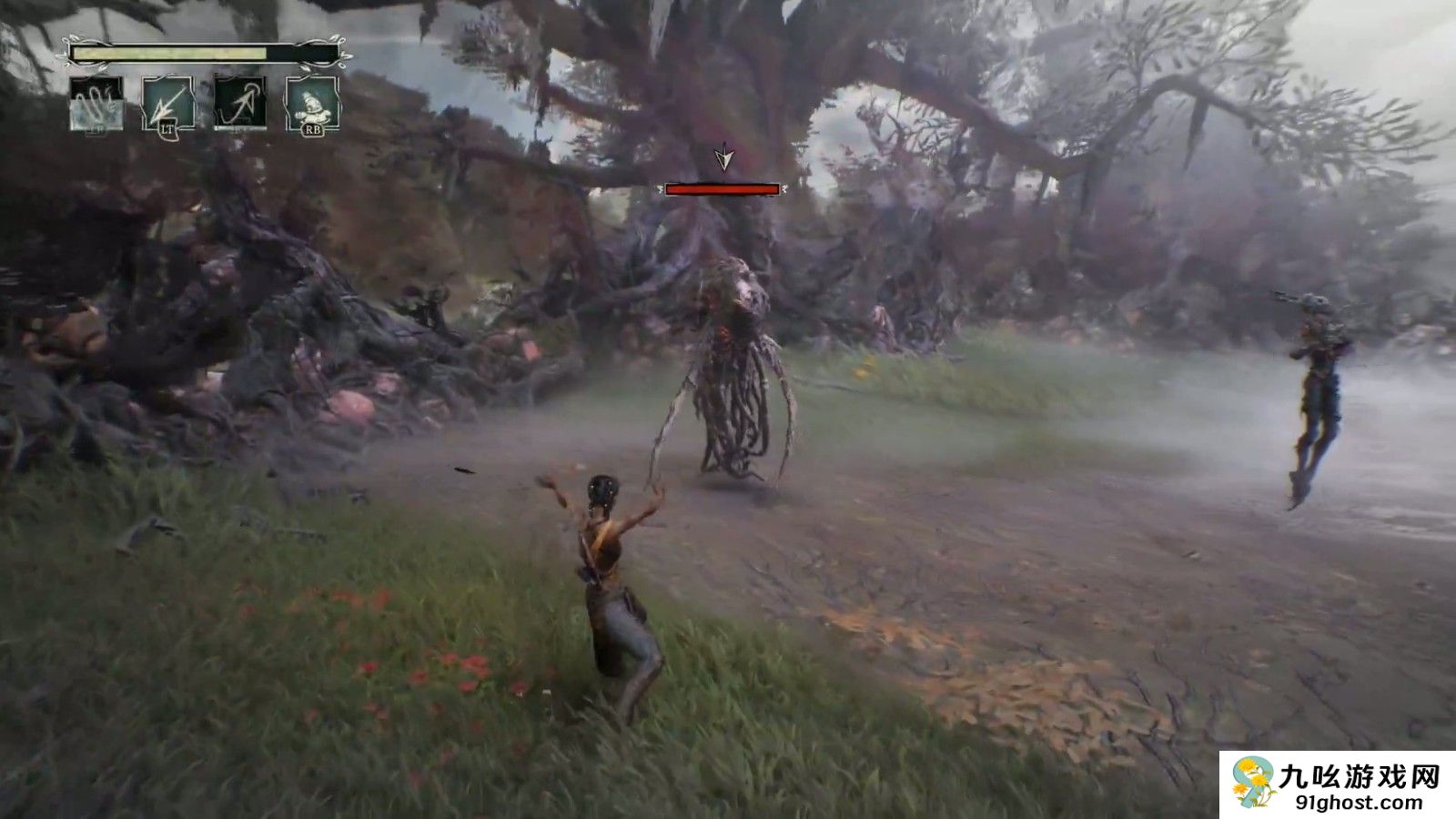Select the puppet figure ability icon
Screen dimensions: 1456x819
click(x=312, y=103)
